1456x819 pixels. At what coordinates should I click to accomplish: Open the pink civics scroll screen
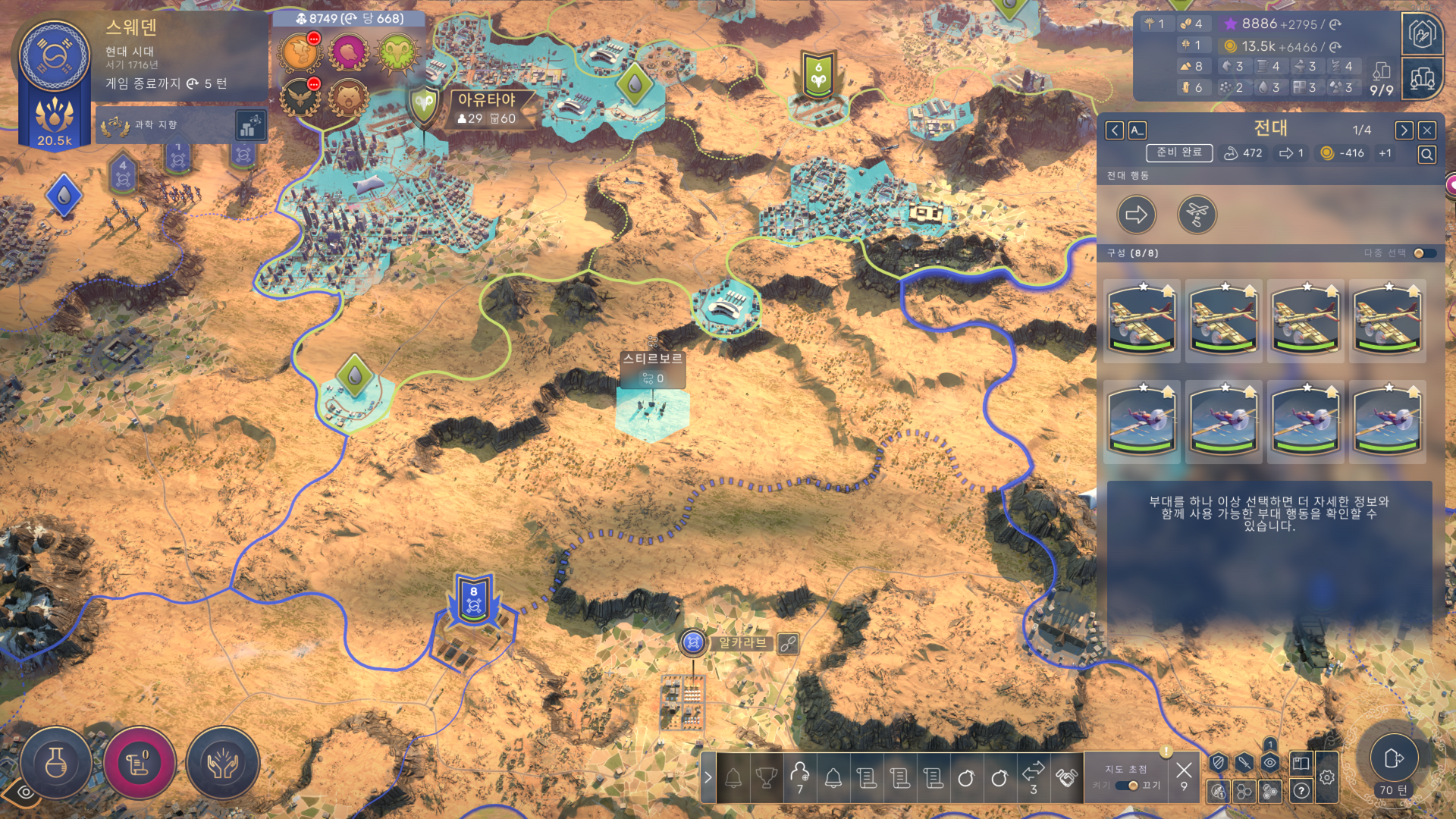140,763
